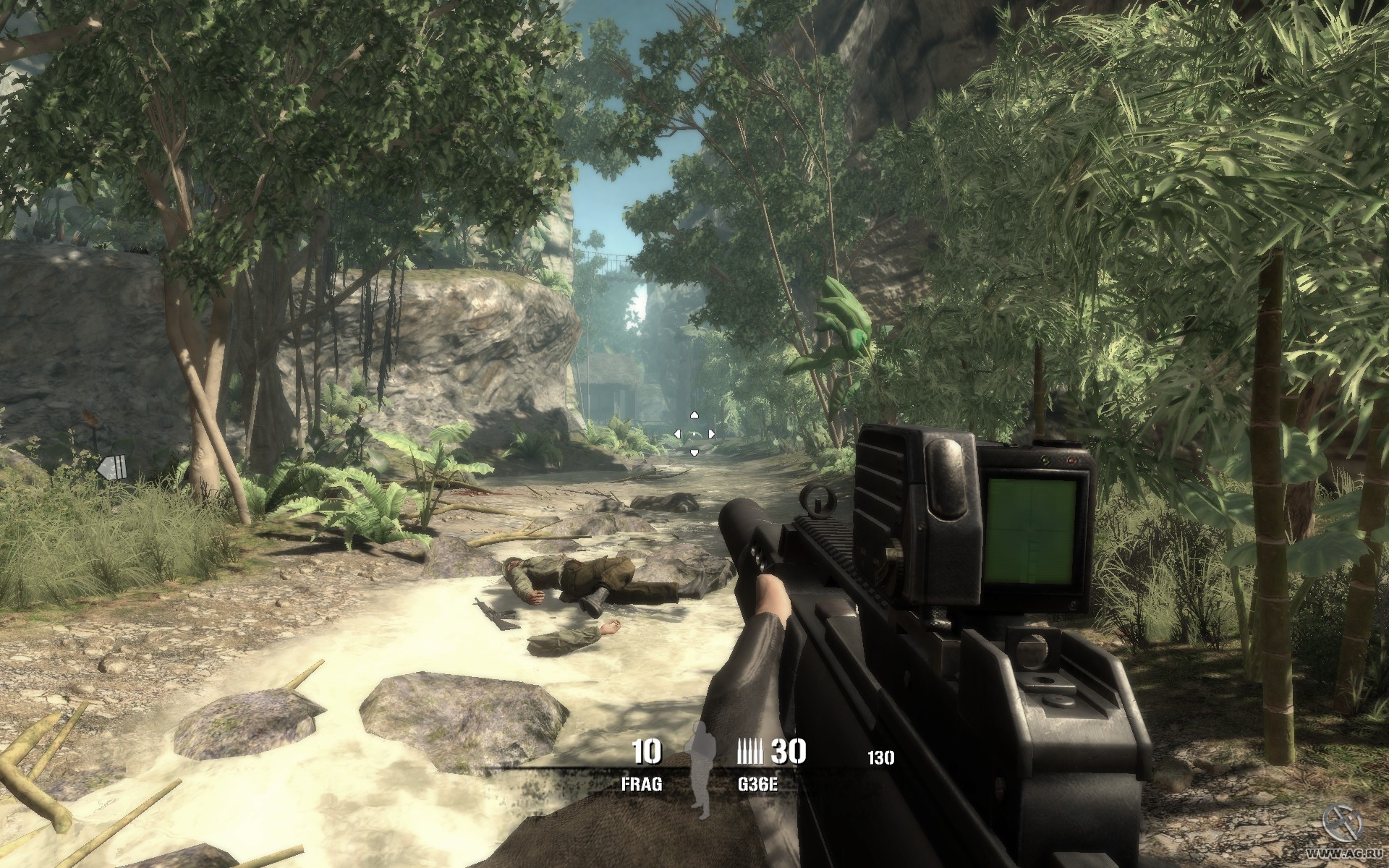Screen dimensions: 1389x868
Task: Click the white arrow marker at screen edge
Action: coord(112,468)
